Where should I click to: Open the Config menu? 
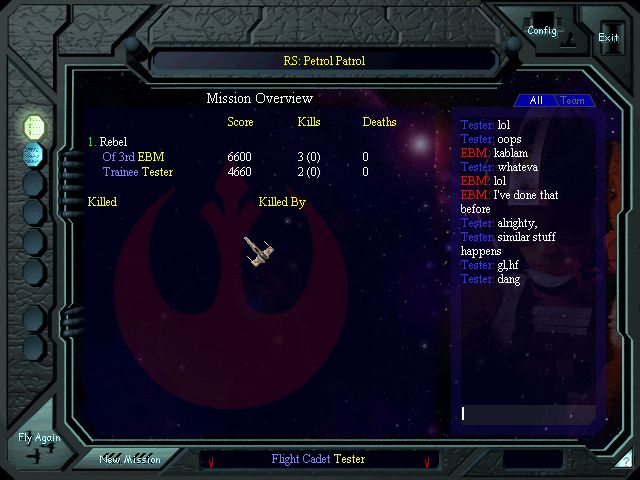pyautogui.click(x=542, y=30)
